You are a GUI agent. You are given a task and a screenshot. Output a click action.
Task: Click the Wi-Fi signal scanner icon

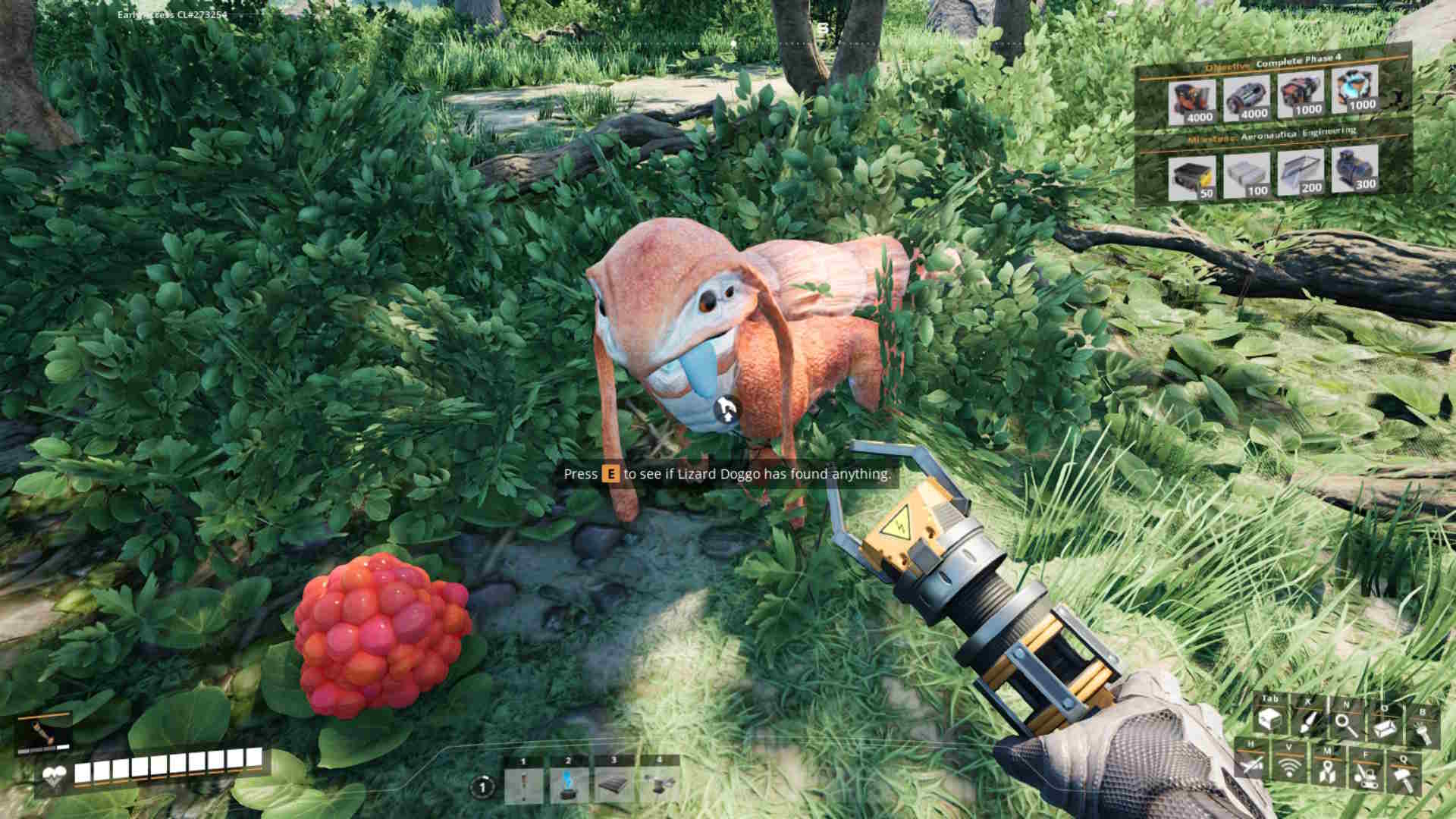point(1290,767)
